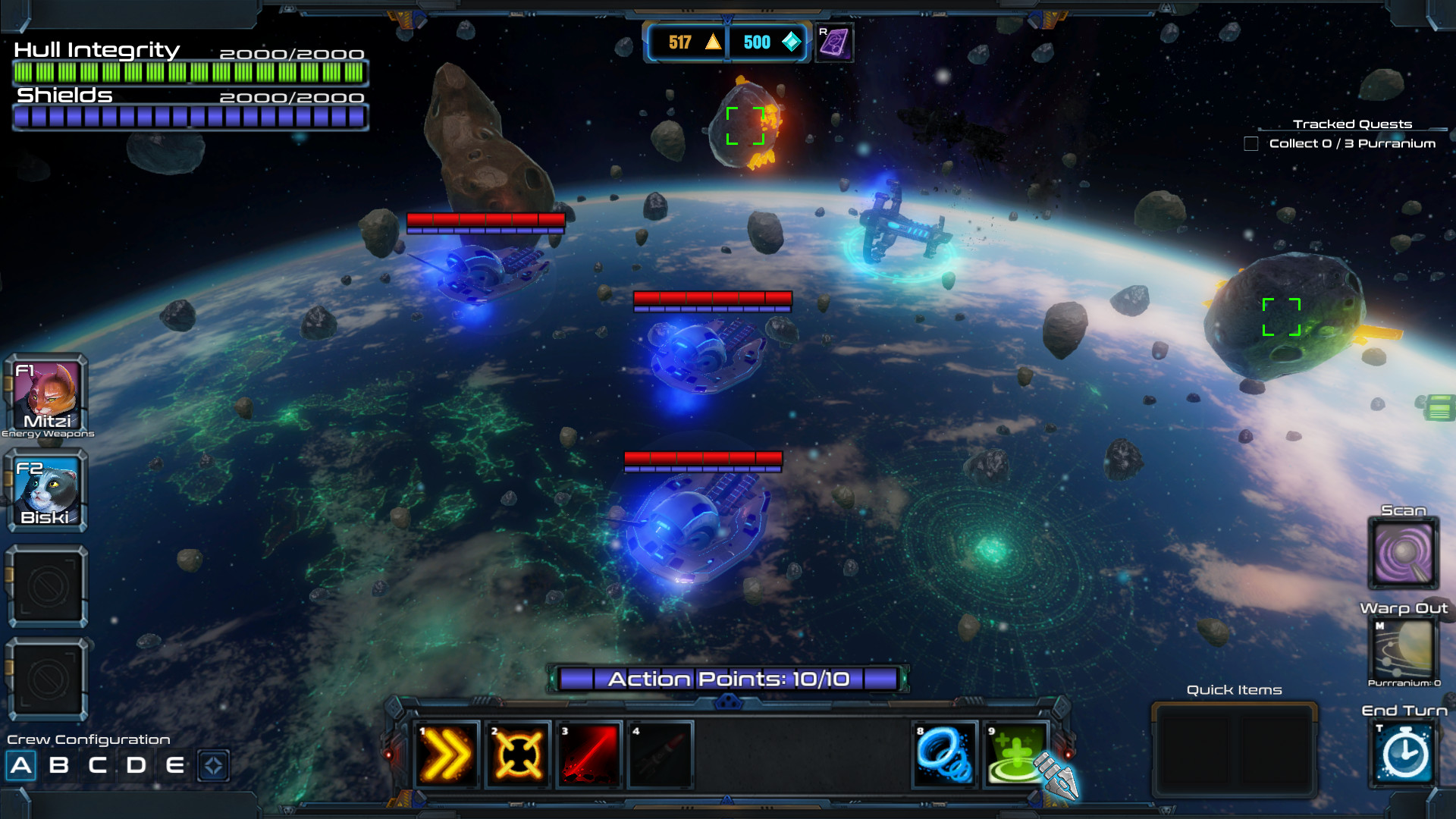Viewport: 1456px width, 819px height.
Task: Switch to crew configuration B
Action: click(x=58, y=765)
